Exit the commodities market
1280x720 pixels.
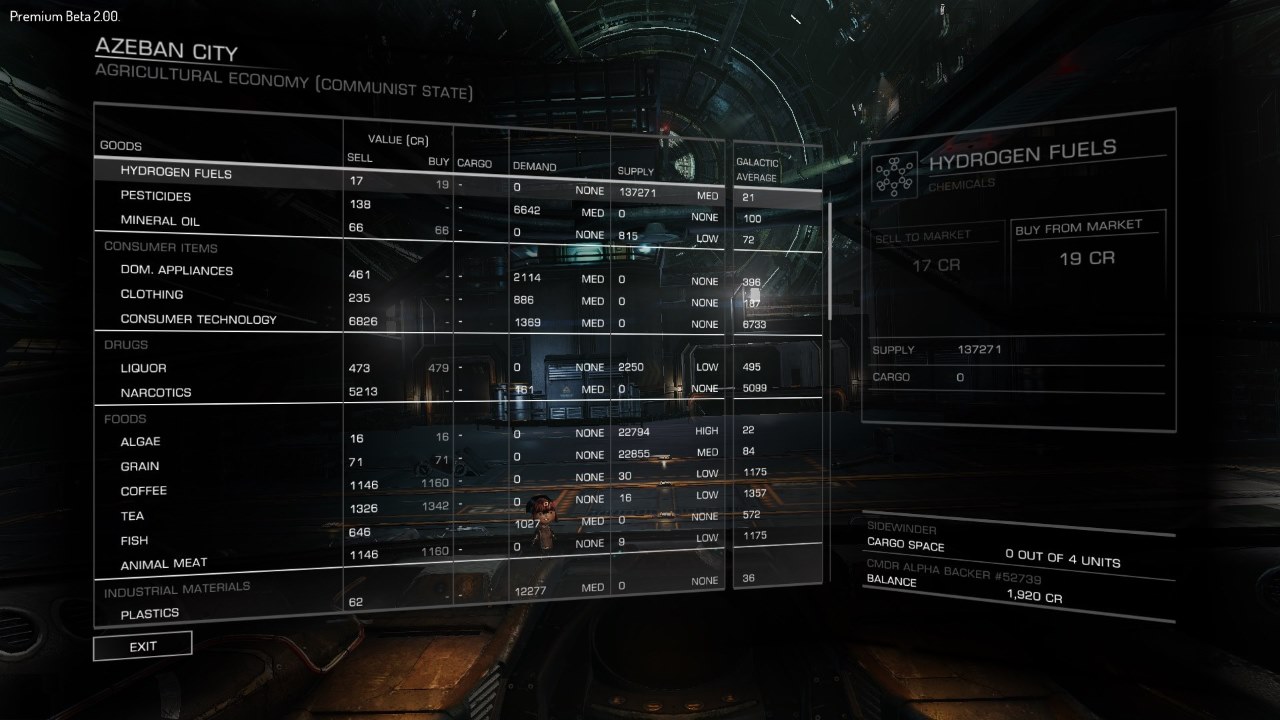[142, 646]
